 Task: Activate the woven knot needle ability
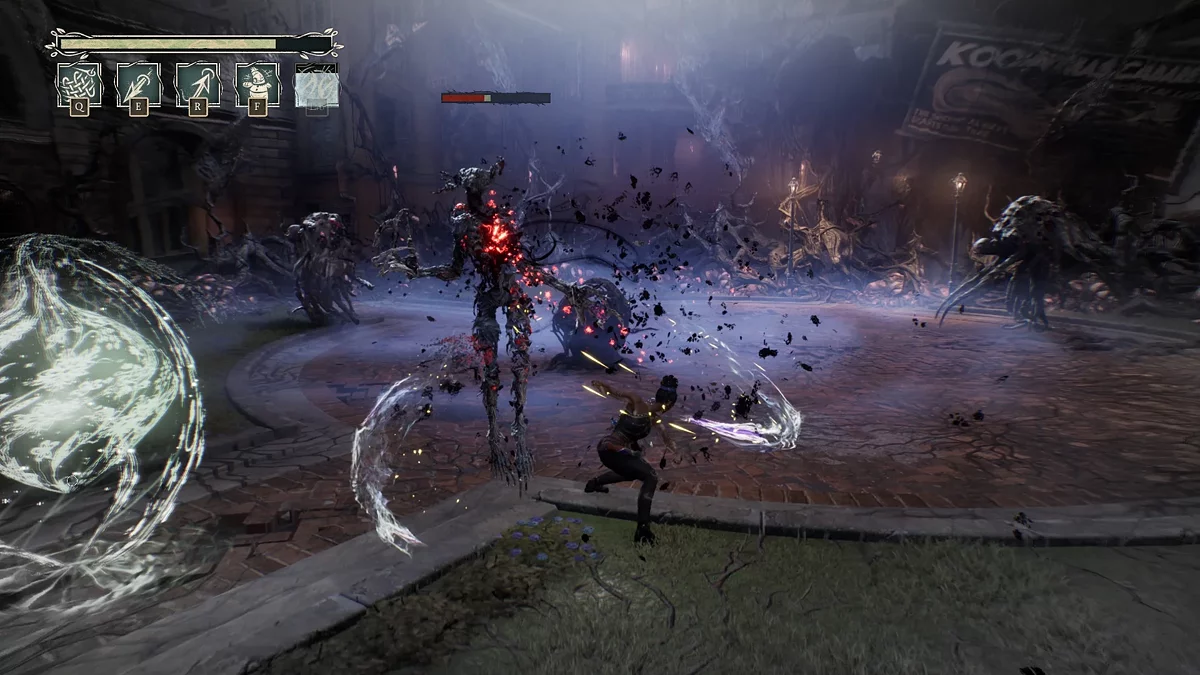[x=78, y=84]
